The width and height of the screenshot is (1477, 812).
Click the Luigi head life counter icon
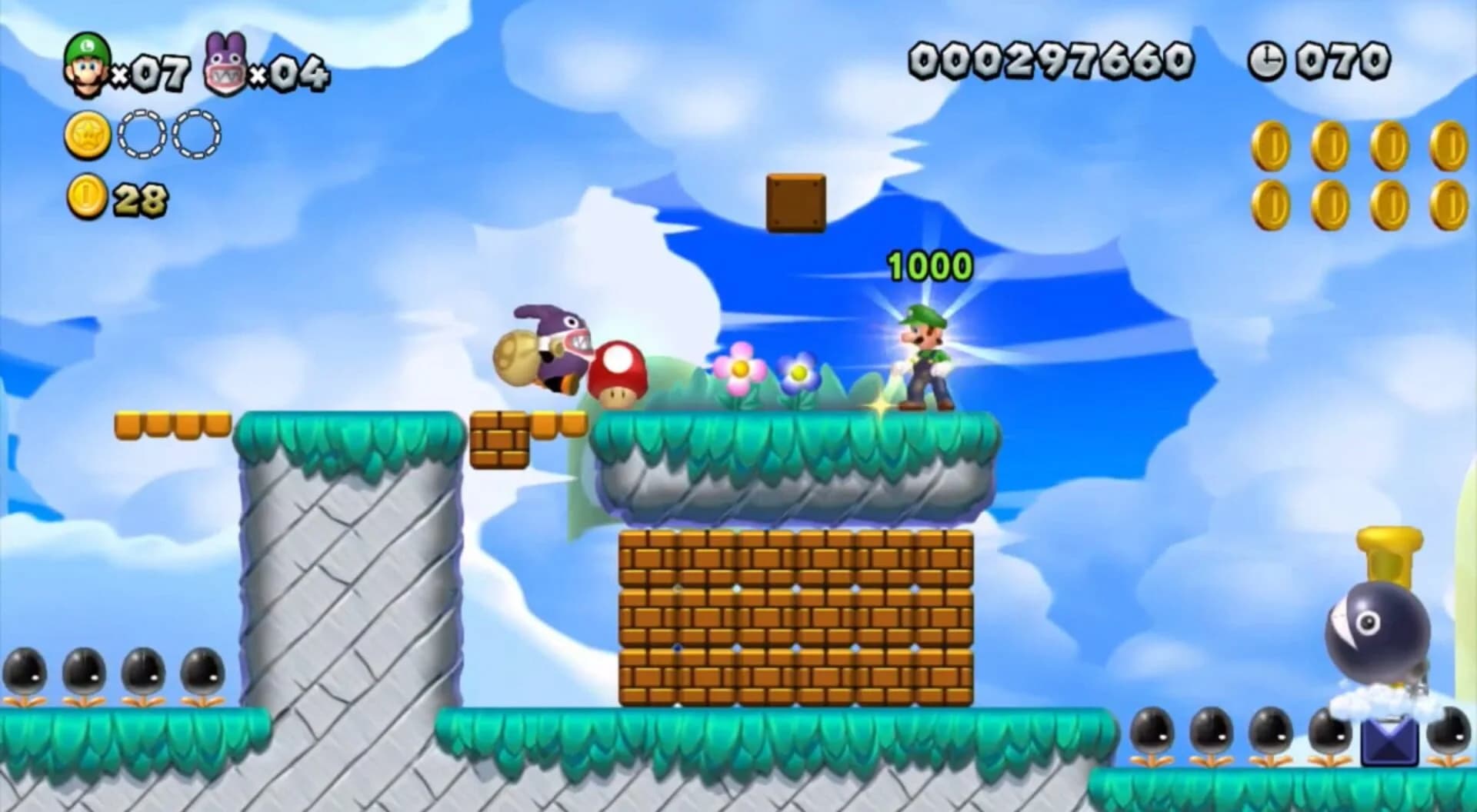(87, 62)
